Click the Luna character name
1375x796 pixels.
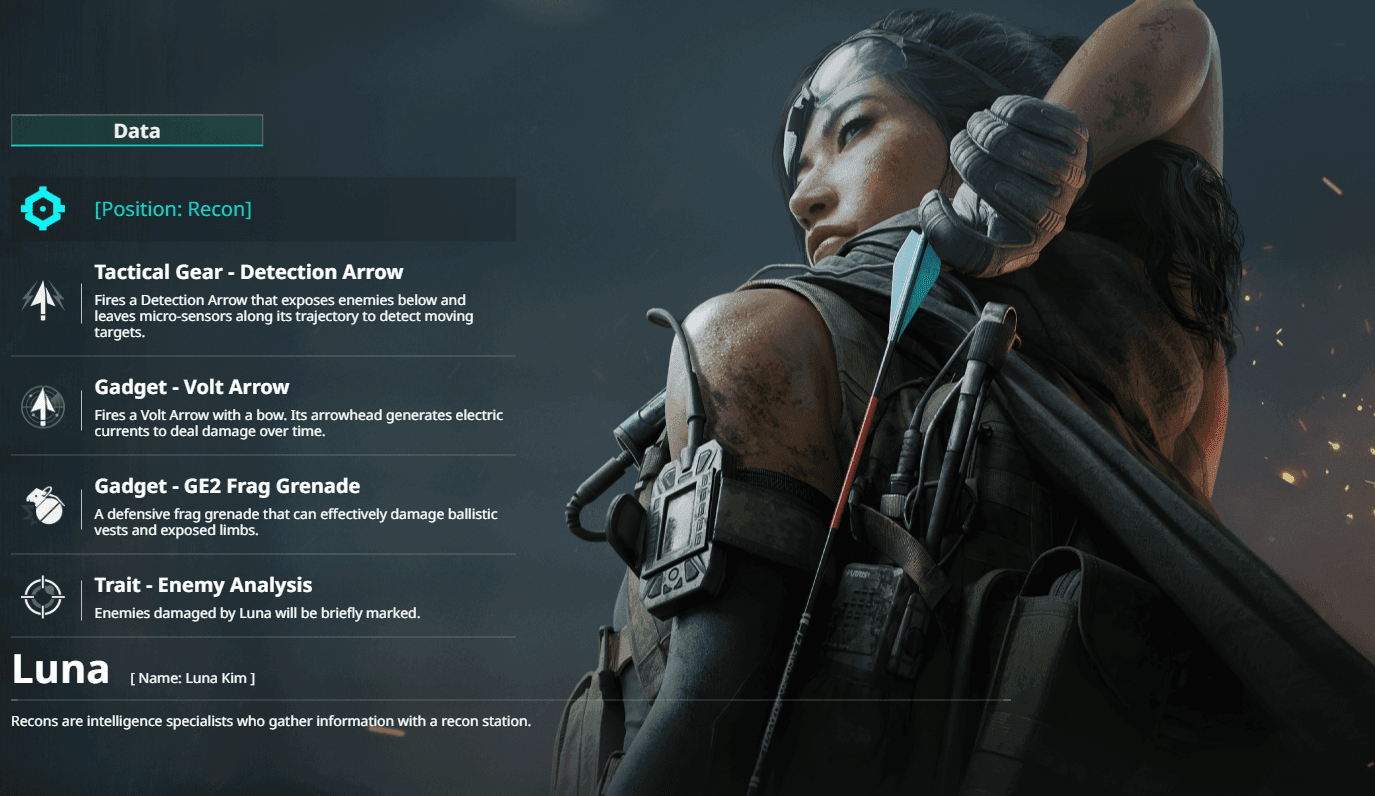pos(60,669)
